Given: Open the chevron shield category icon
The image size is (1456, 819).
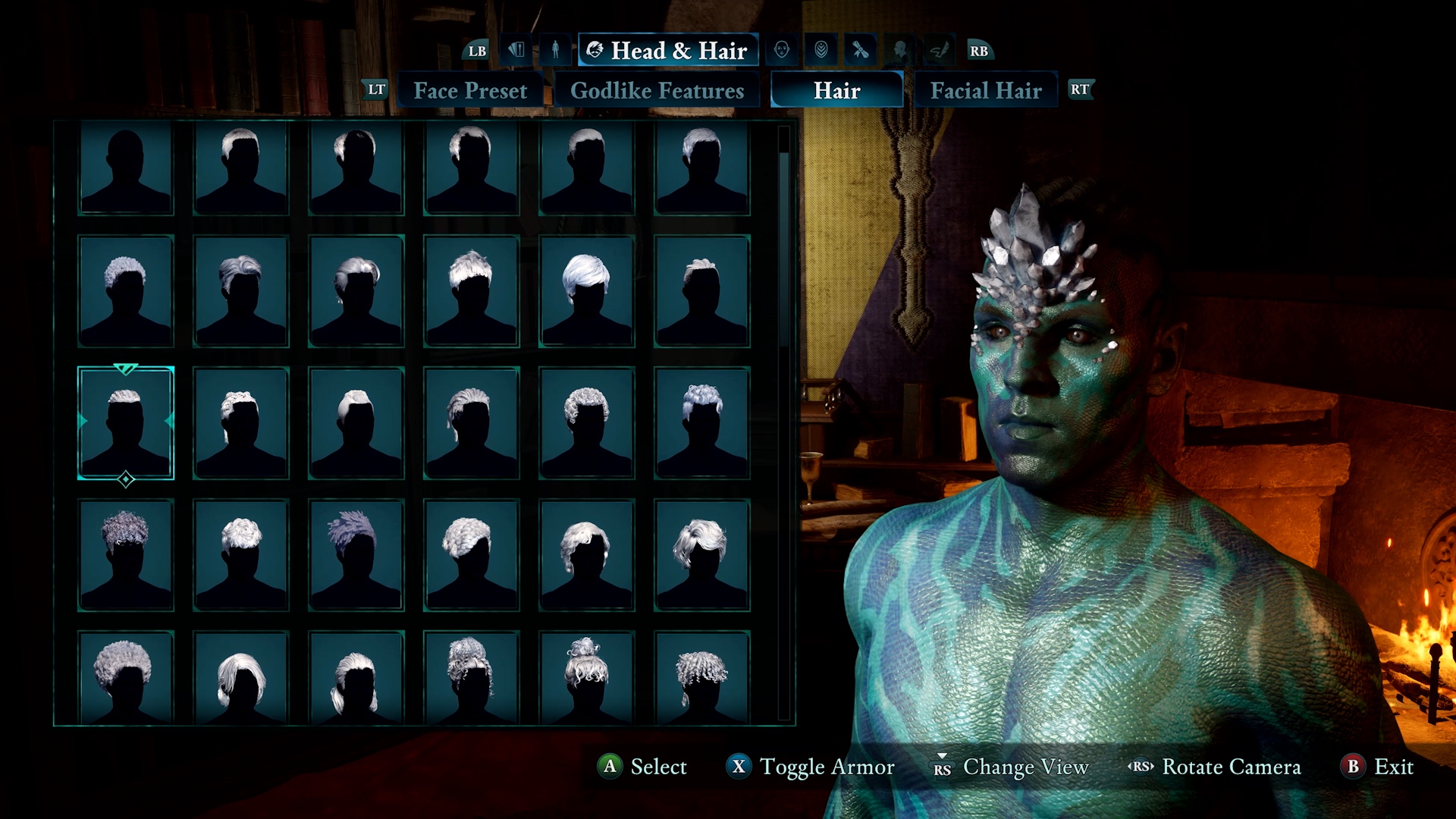Looking at the screenshot, I should pyautogui.click(x=821, y=50).
